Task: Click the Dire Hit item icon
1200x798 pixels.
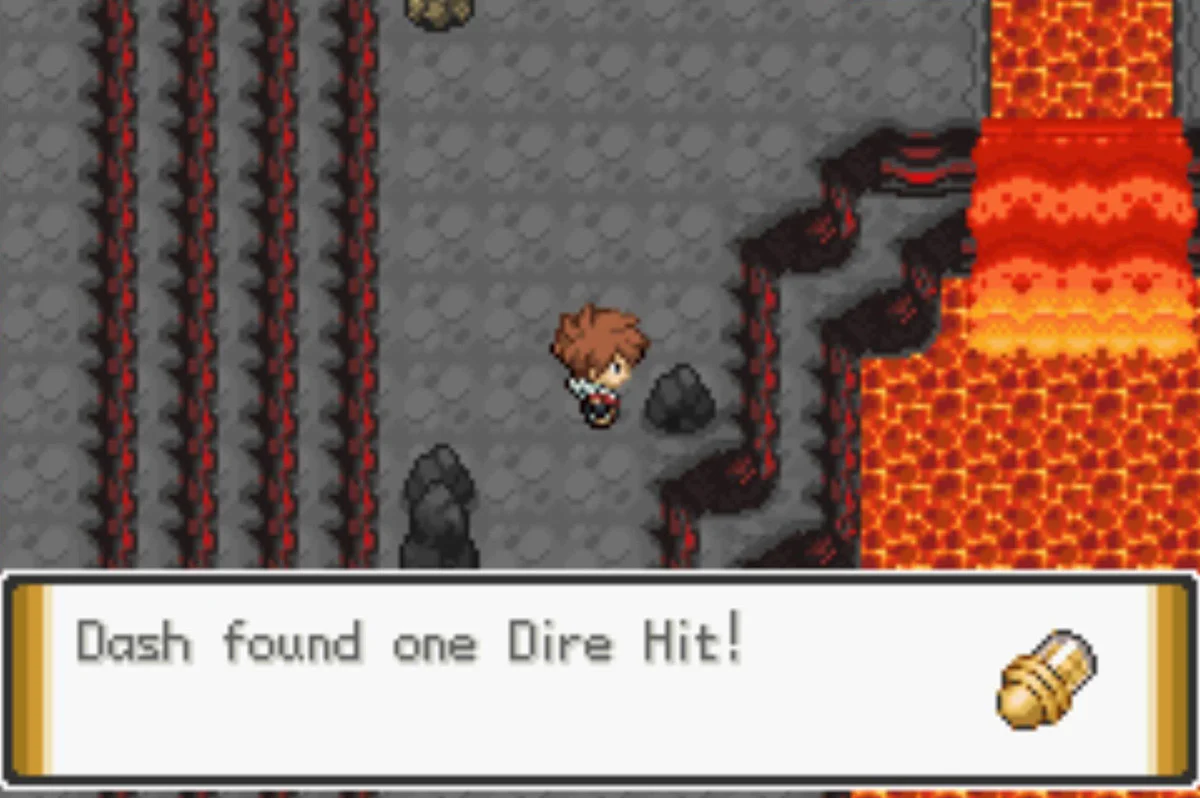Action: click(1047, 679)
